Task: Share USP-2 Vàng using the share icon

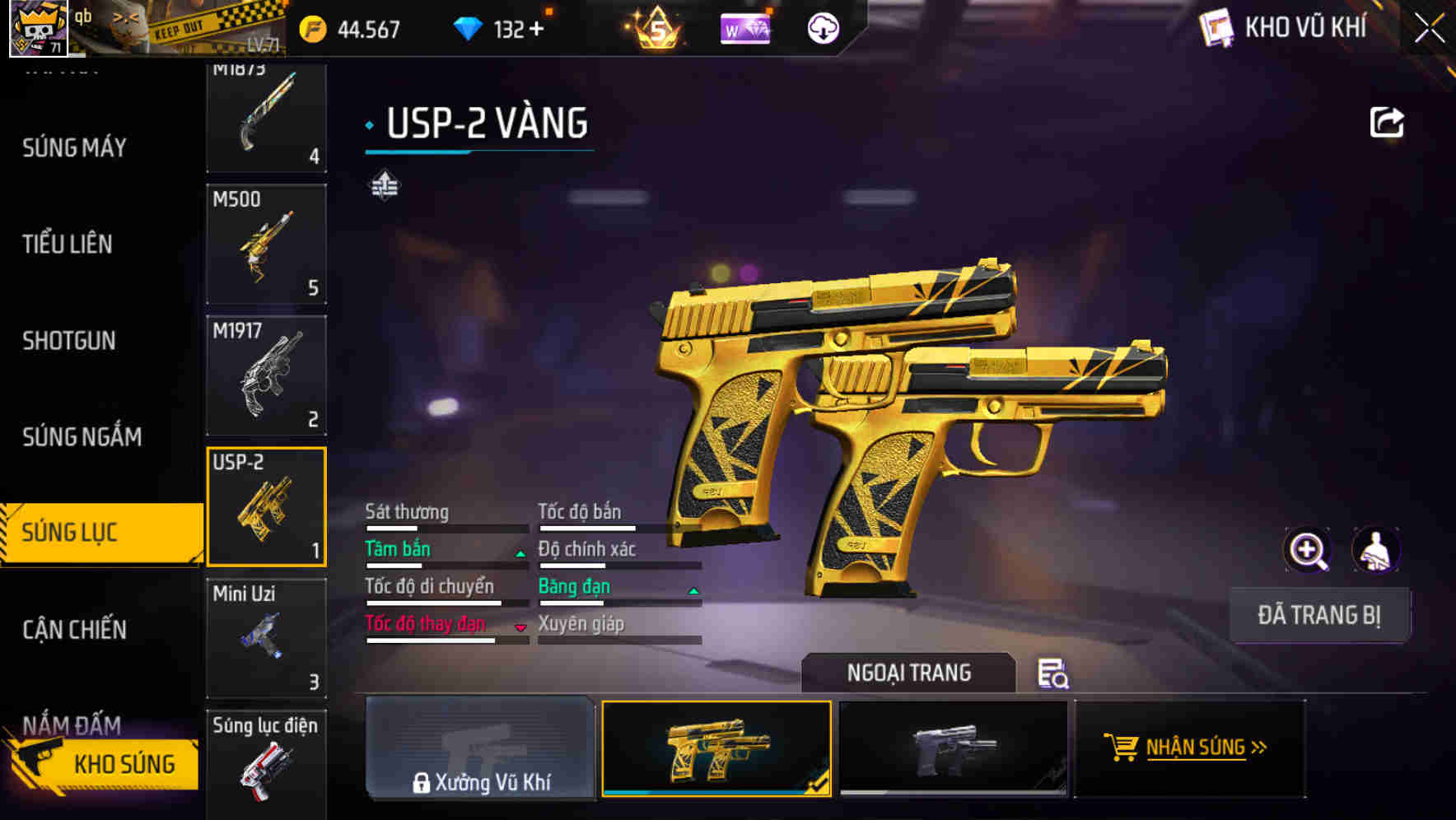Action: (1388, 121)
